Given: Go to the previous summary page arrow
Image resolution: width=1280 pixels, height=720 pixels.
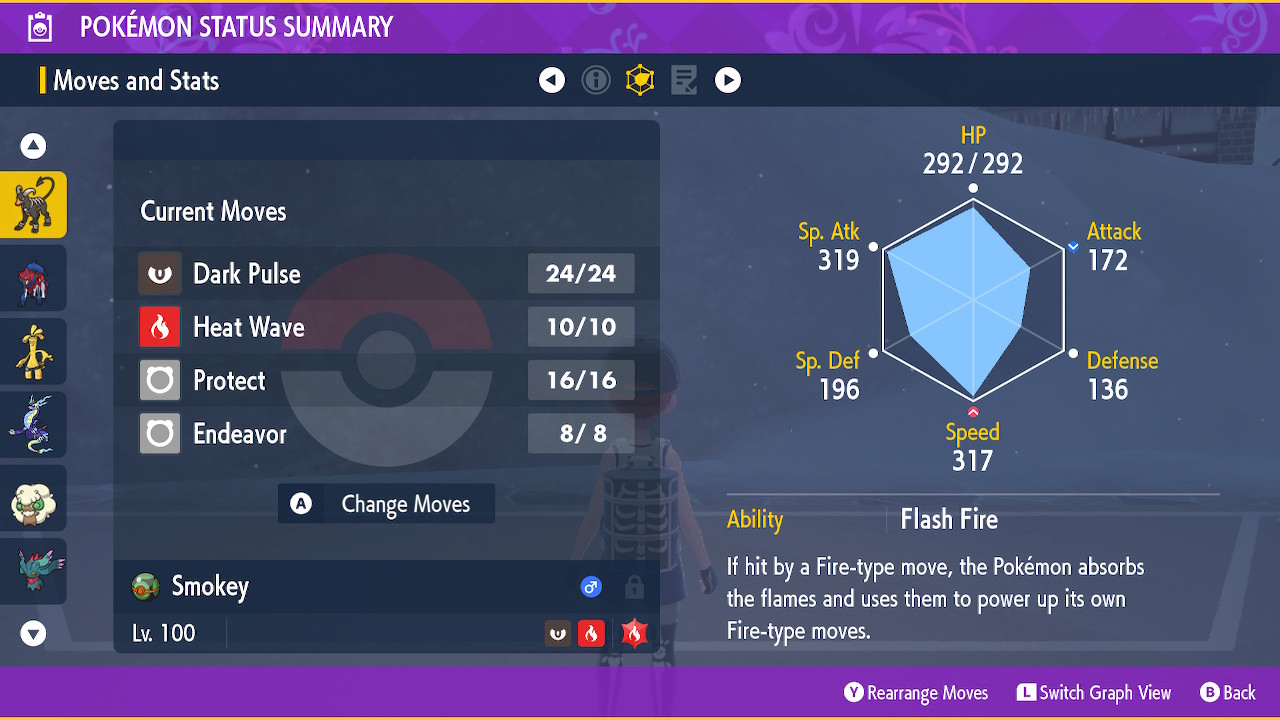Looking at the screenshot, I should (552, 80).
